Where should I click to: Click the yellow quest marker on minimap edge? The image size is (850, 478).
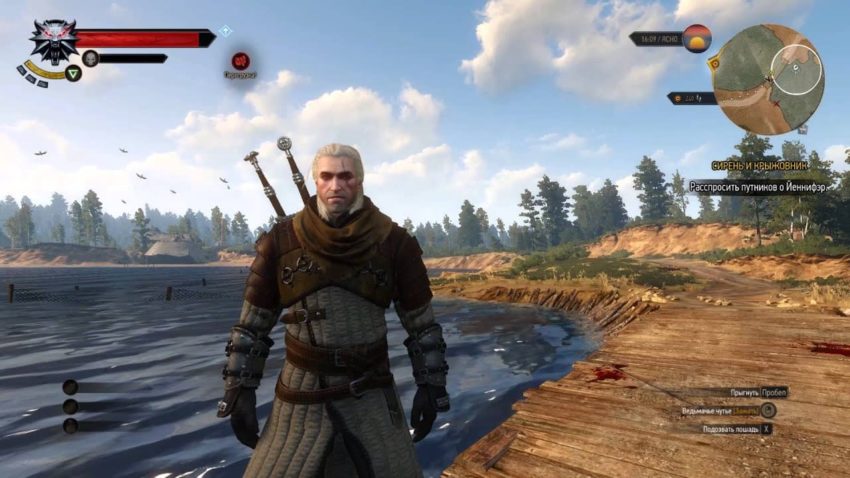[x=714, y=62]
